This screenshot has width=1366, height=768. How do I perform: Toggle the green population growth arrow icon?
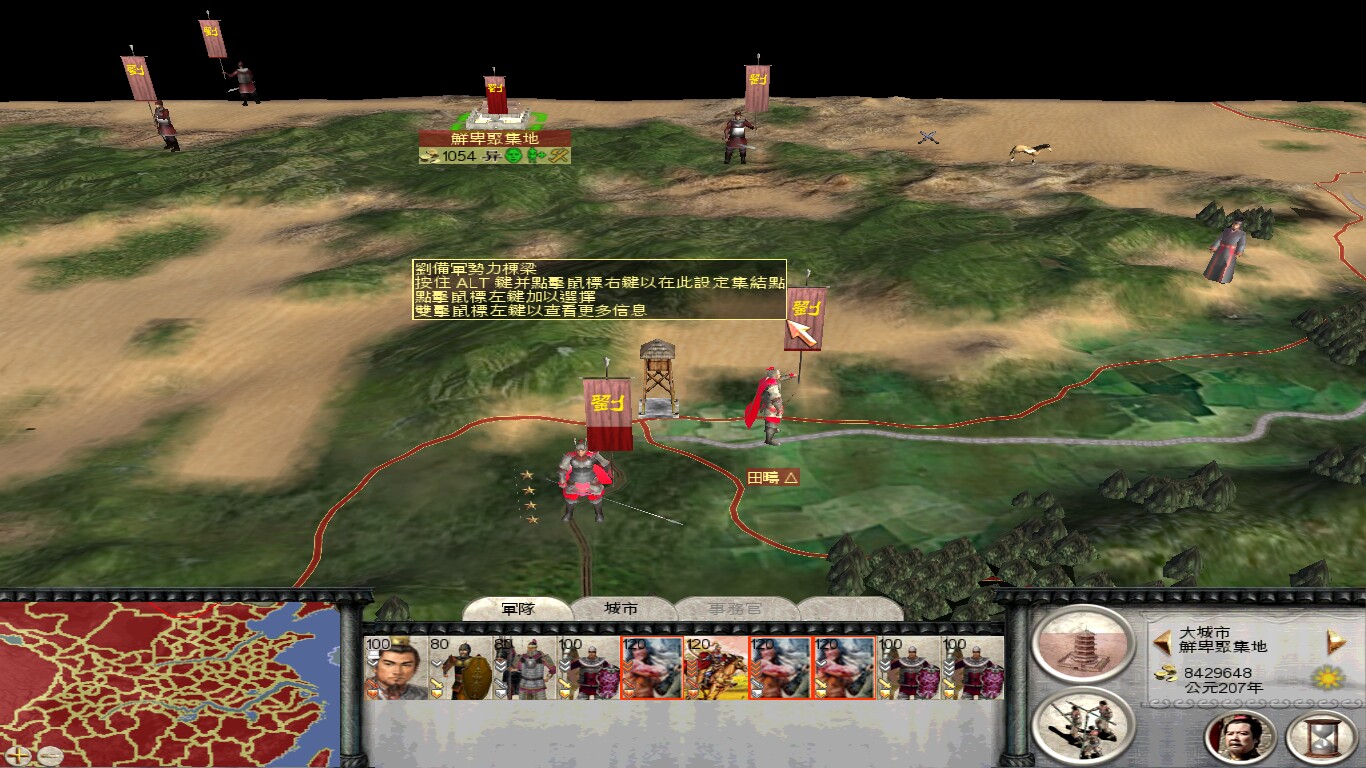[534, 157]
